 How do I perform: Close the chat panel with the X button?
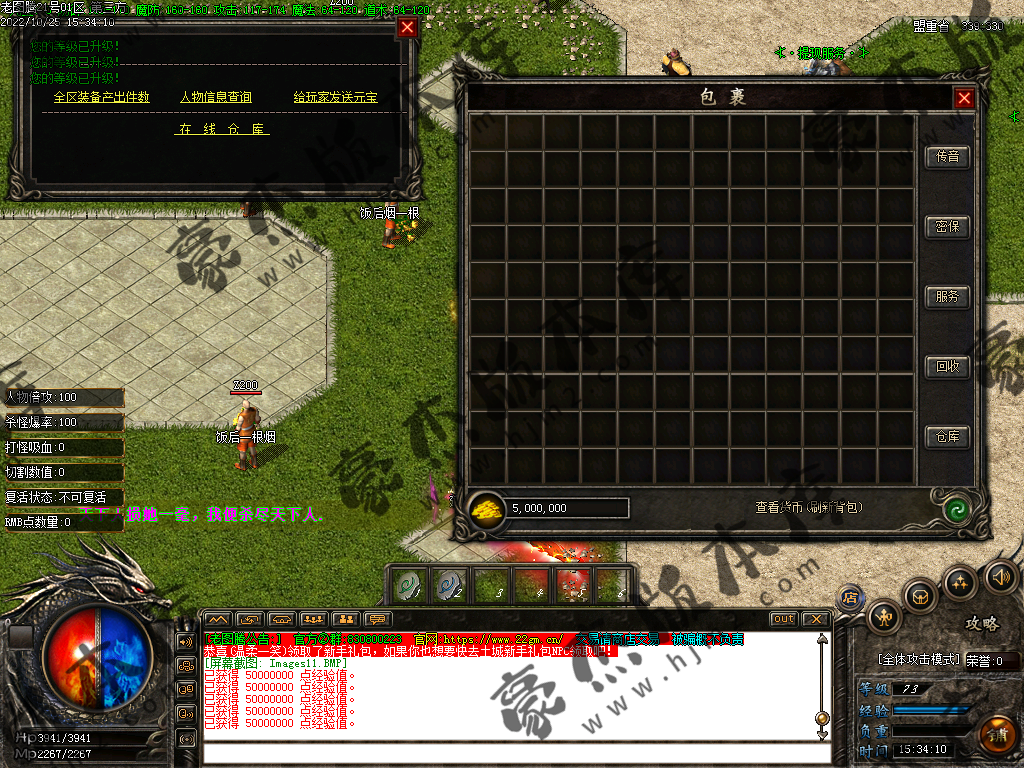815,619
